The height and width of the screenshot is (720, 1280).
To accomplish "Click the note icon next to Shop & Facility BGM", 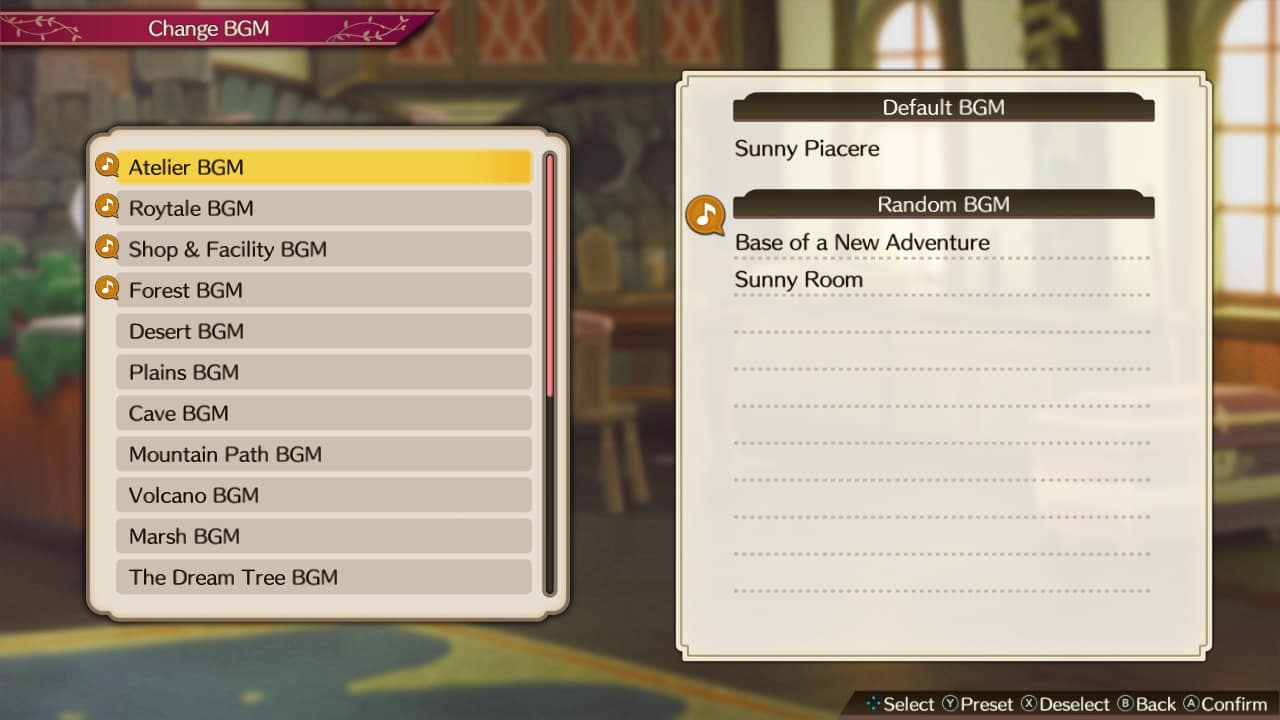I will [x=107, y=246].
